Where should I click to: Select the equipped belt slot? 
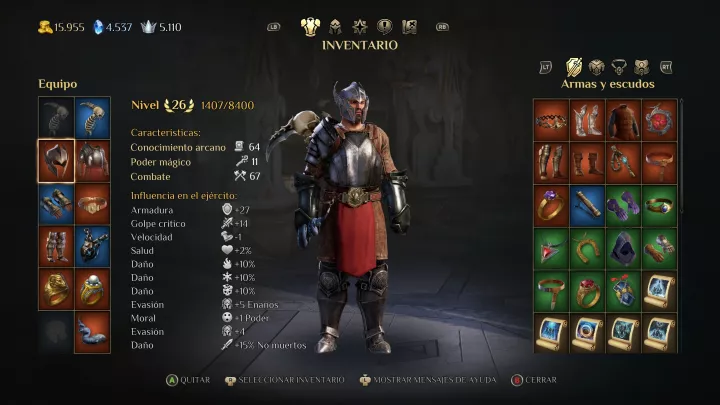coord(93,203)
